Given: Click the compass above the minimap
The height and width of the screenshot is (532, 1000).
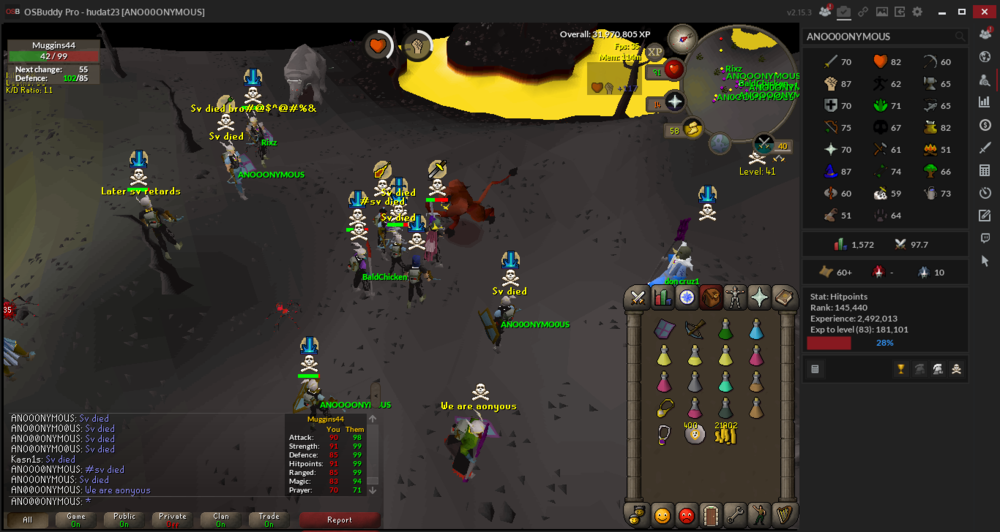Looking at the screenshot, I should 683,39.
